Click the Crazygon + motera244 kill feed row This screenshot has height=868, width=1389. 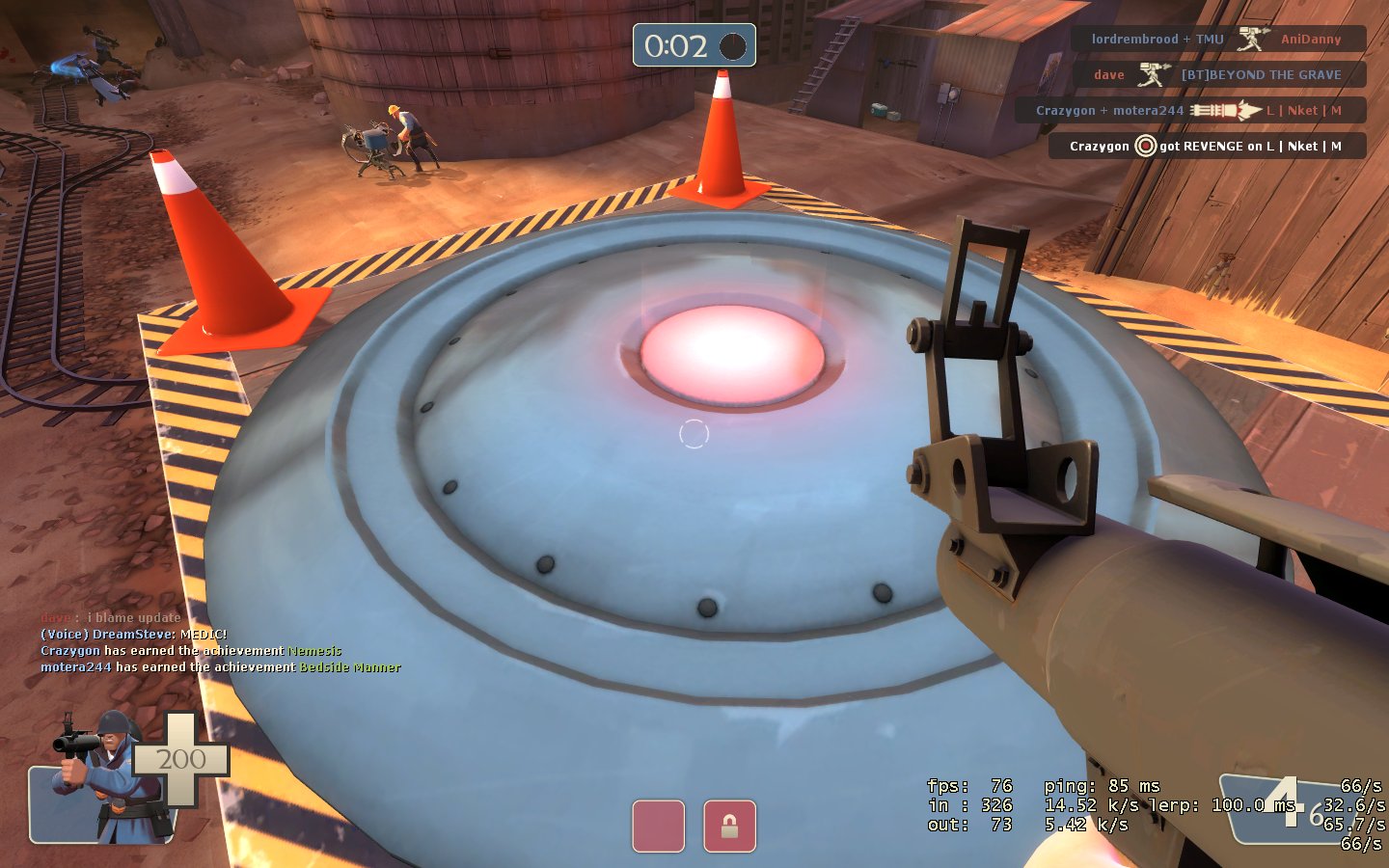1190,111
